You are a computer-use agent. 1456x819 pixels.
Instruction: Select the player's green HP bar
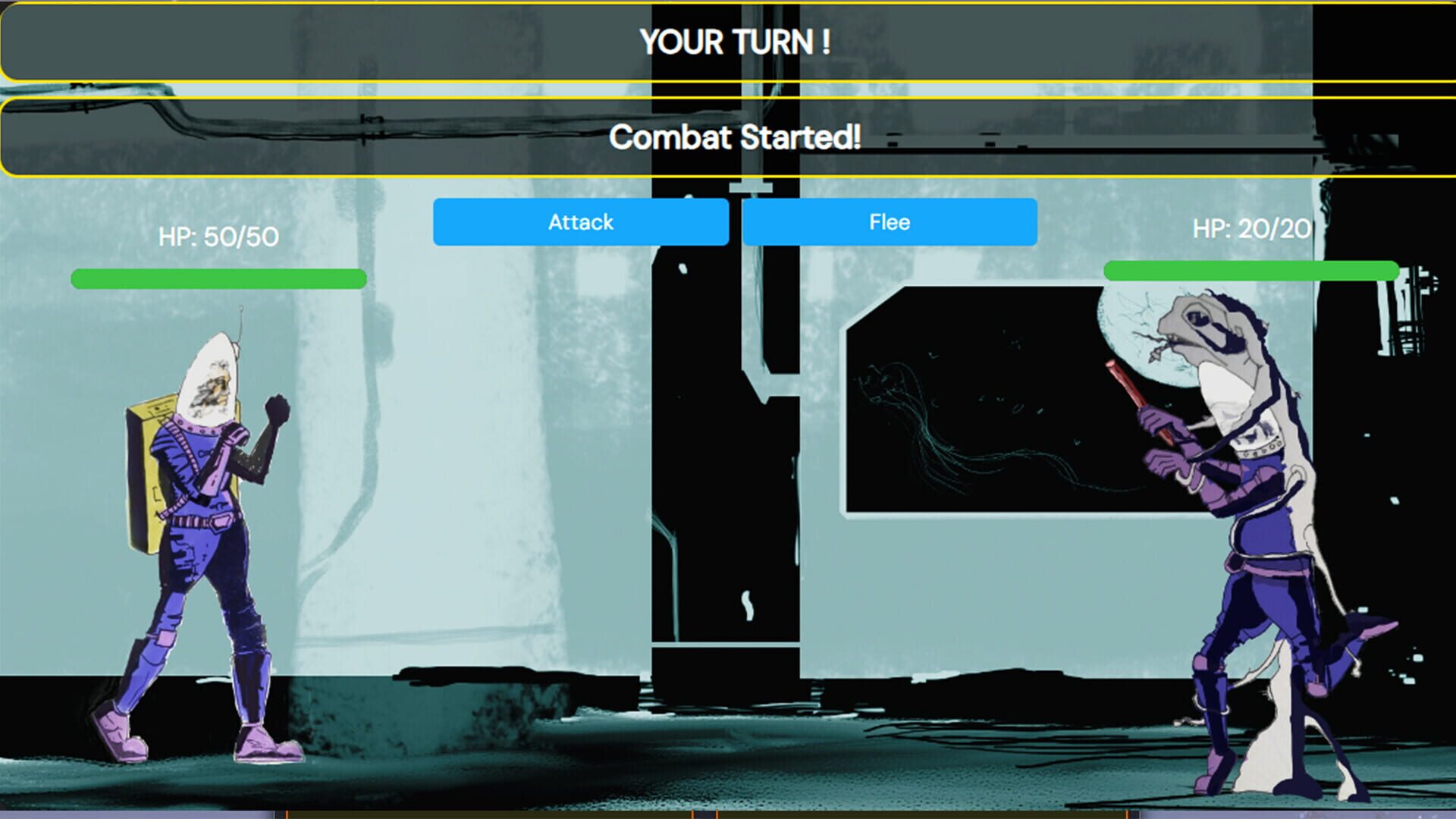pos(216,279)
